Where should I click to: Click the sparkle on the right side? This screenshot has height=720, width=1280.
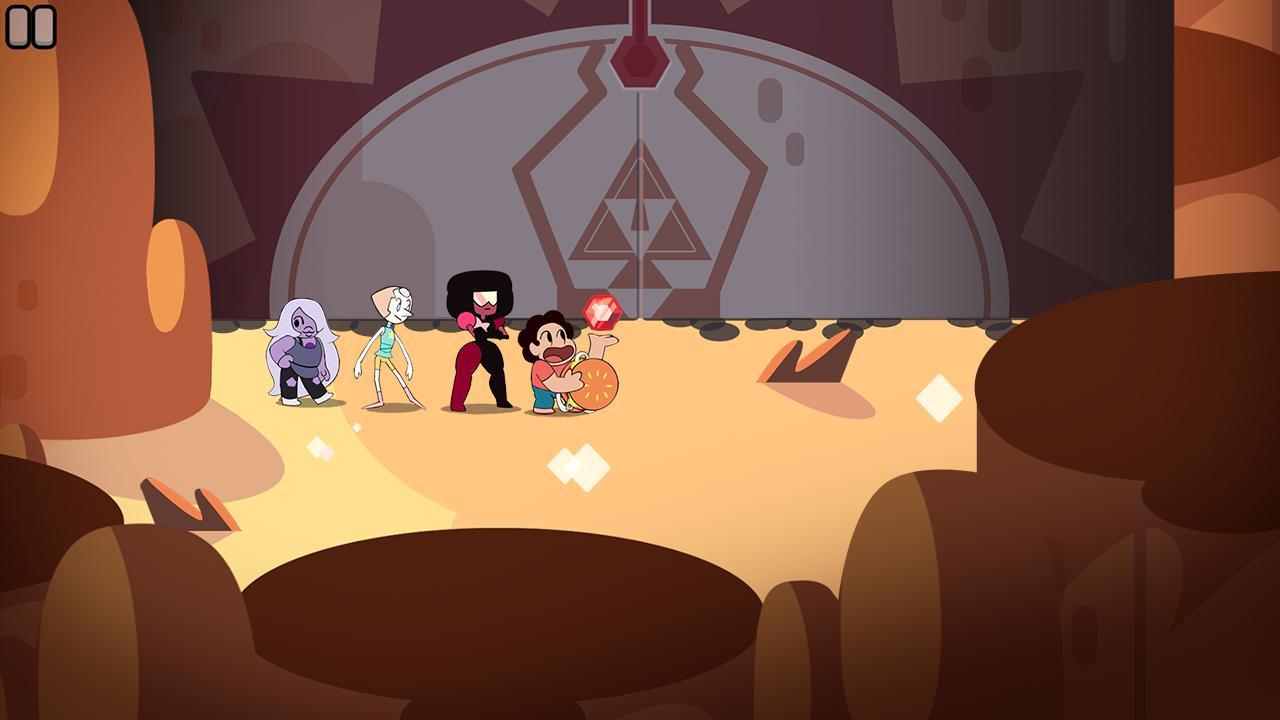point(938,398)
